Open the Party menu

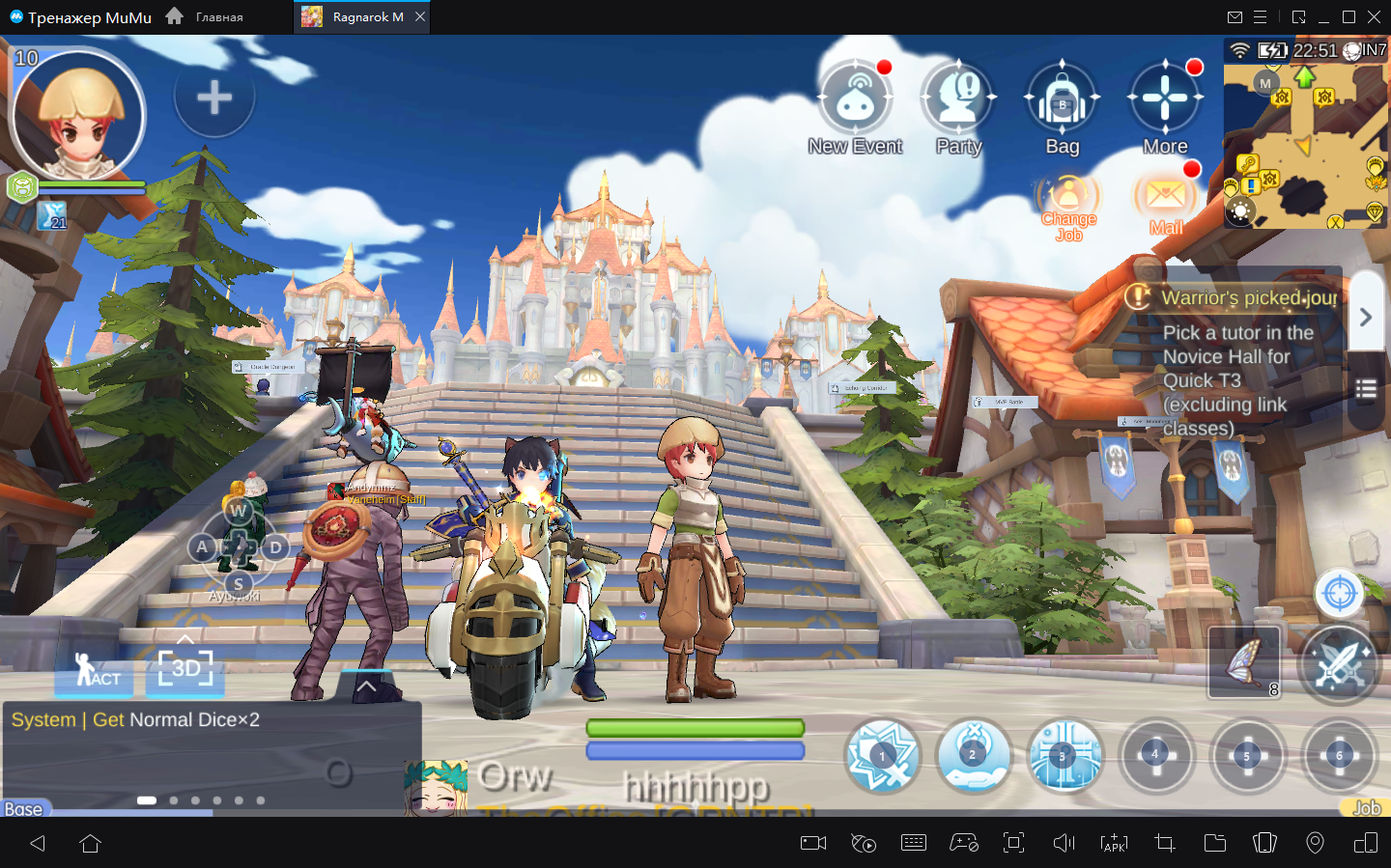[x=958, y=99]
